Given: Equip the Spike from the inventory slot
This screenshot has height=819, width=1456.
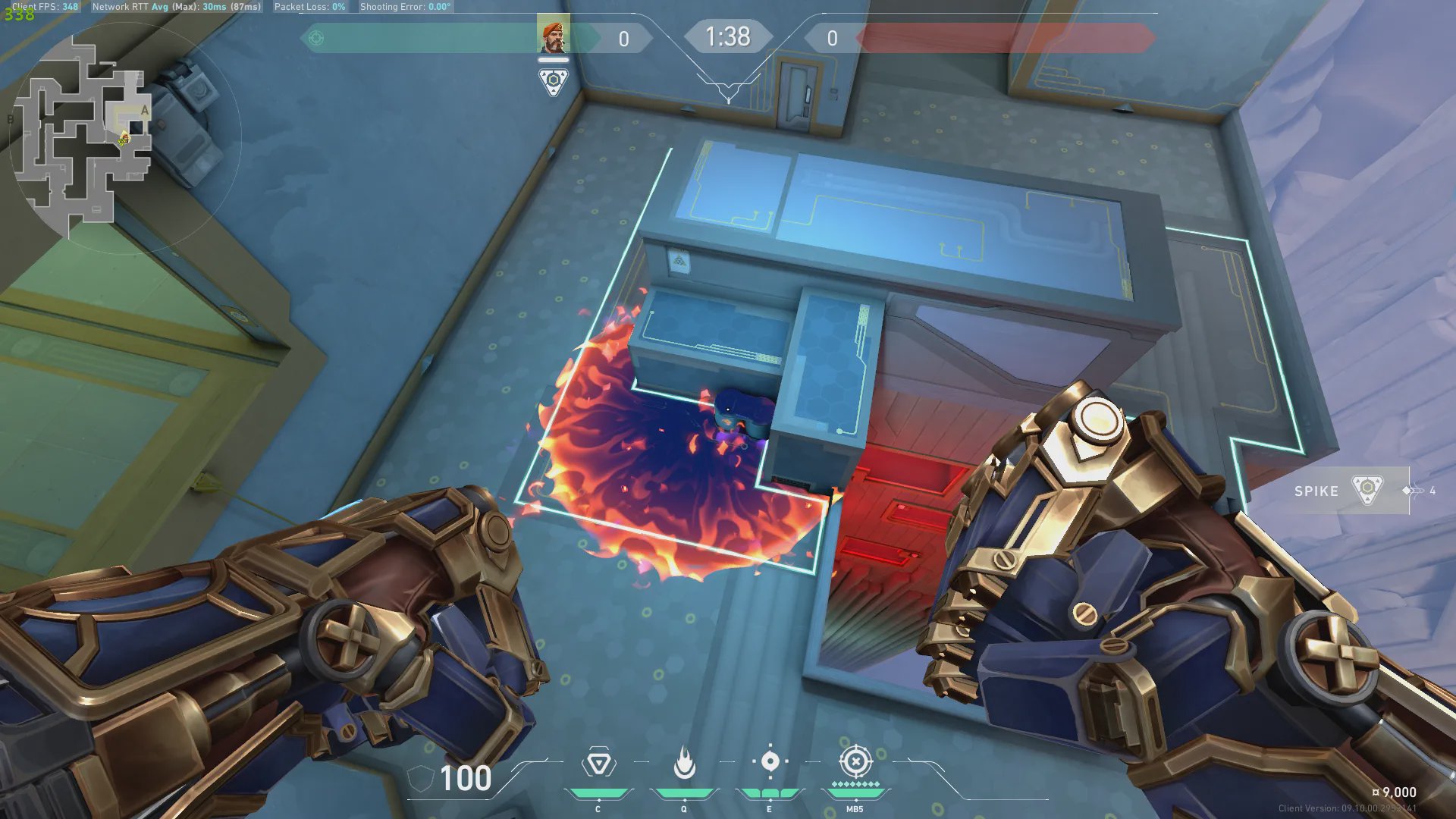Looking at the screenshot, I should 1351,491.
